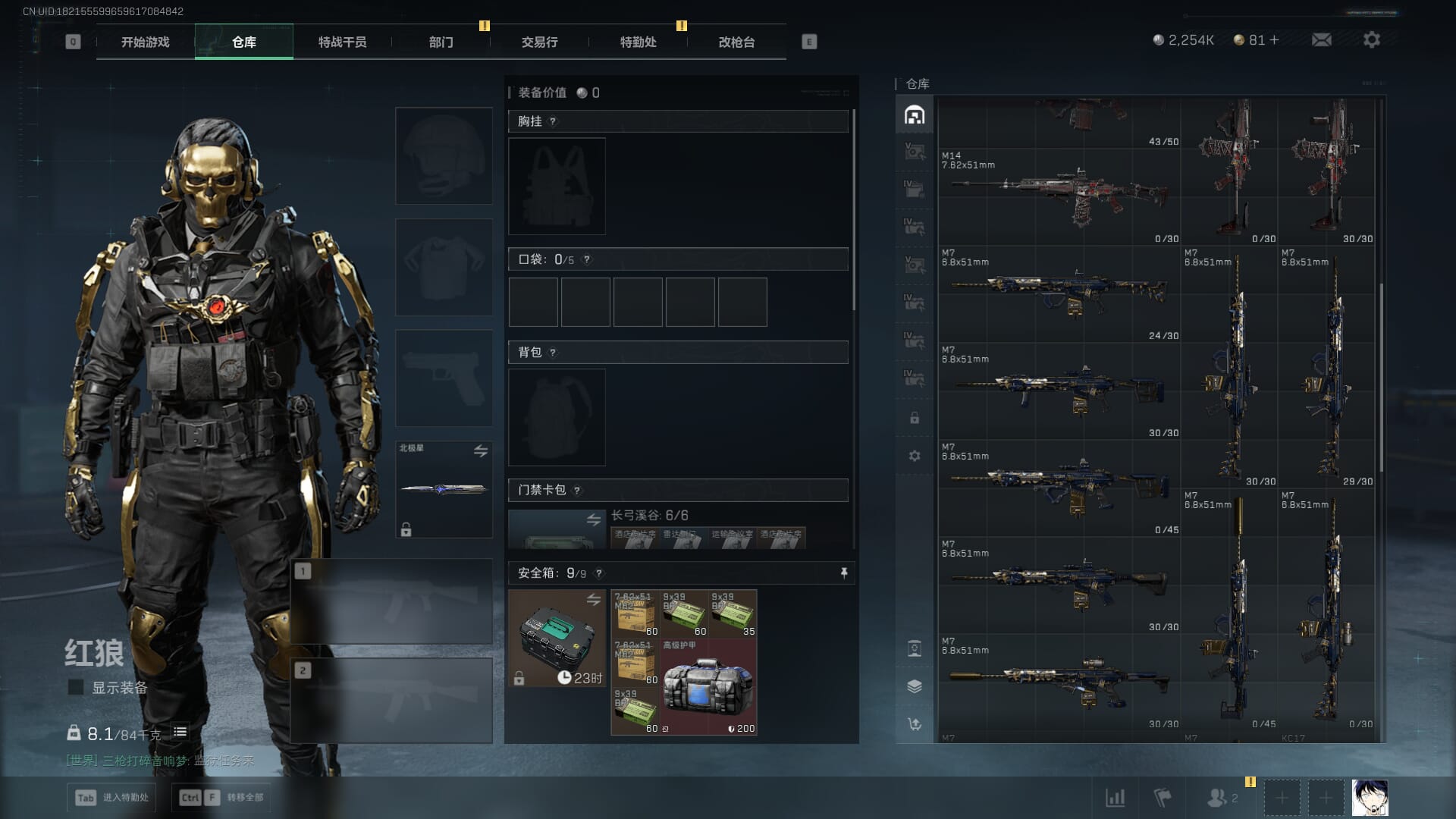Toggle the 显示装备 checkbox
1456x819 pixels.
tap(76, 687)
